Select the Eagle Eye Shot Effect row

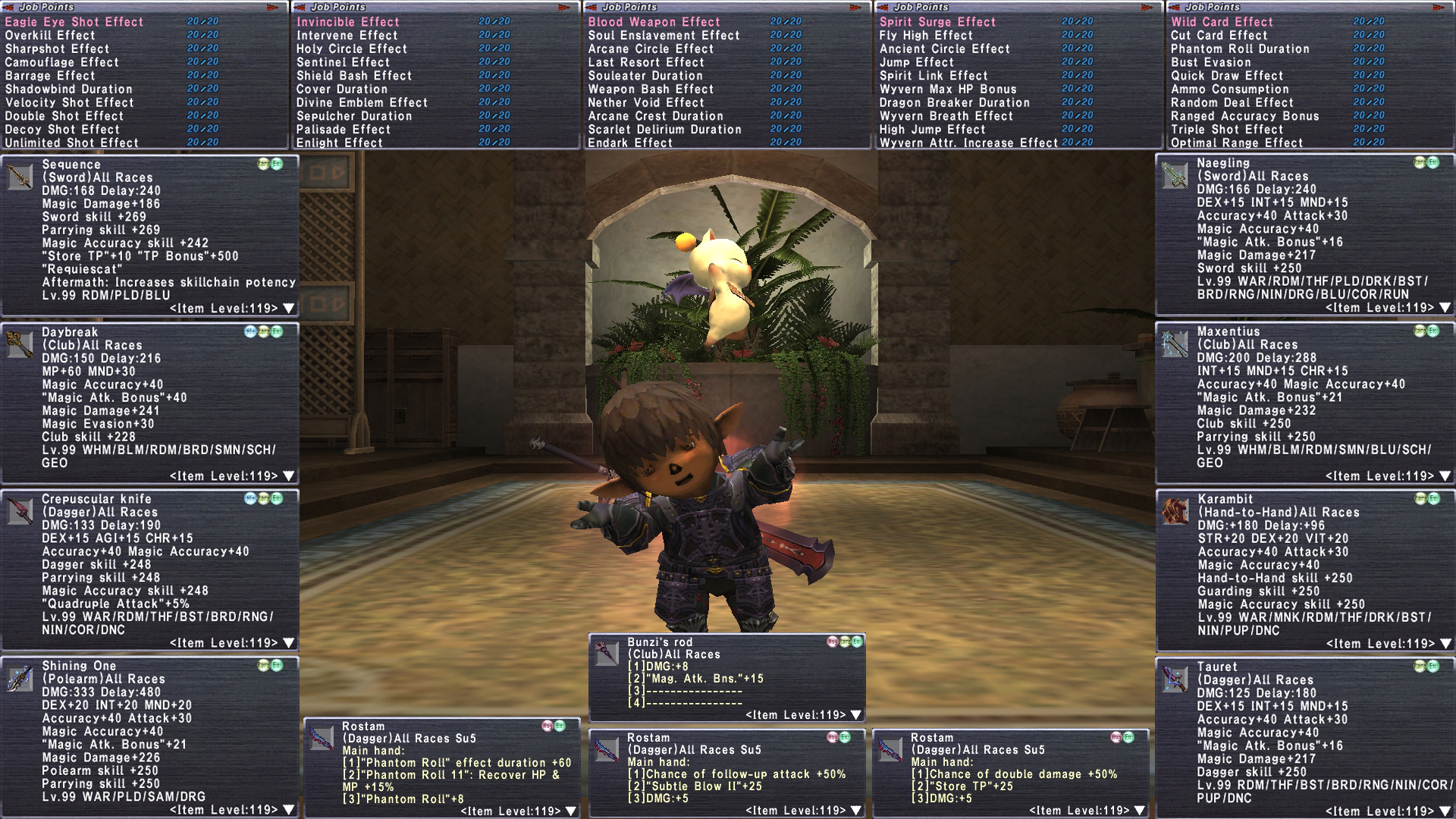(x=74, y=22)
